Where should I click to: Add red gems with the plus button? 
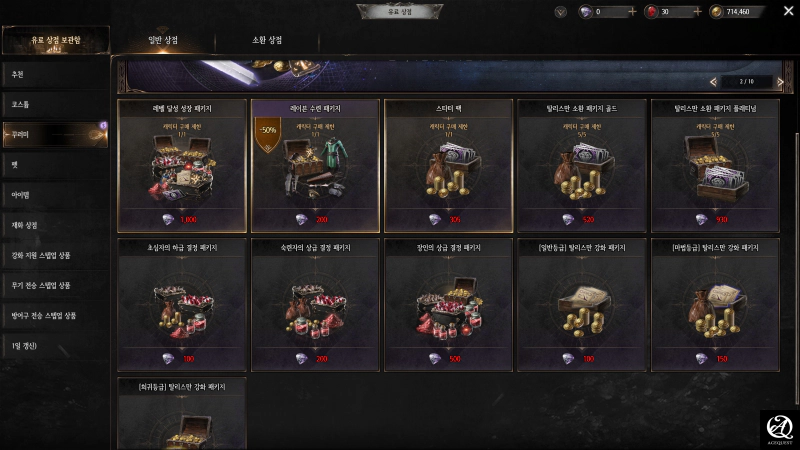click(x=695, y=12)
